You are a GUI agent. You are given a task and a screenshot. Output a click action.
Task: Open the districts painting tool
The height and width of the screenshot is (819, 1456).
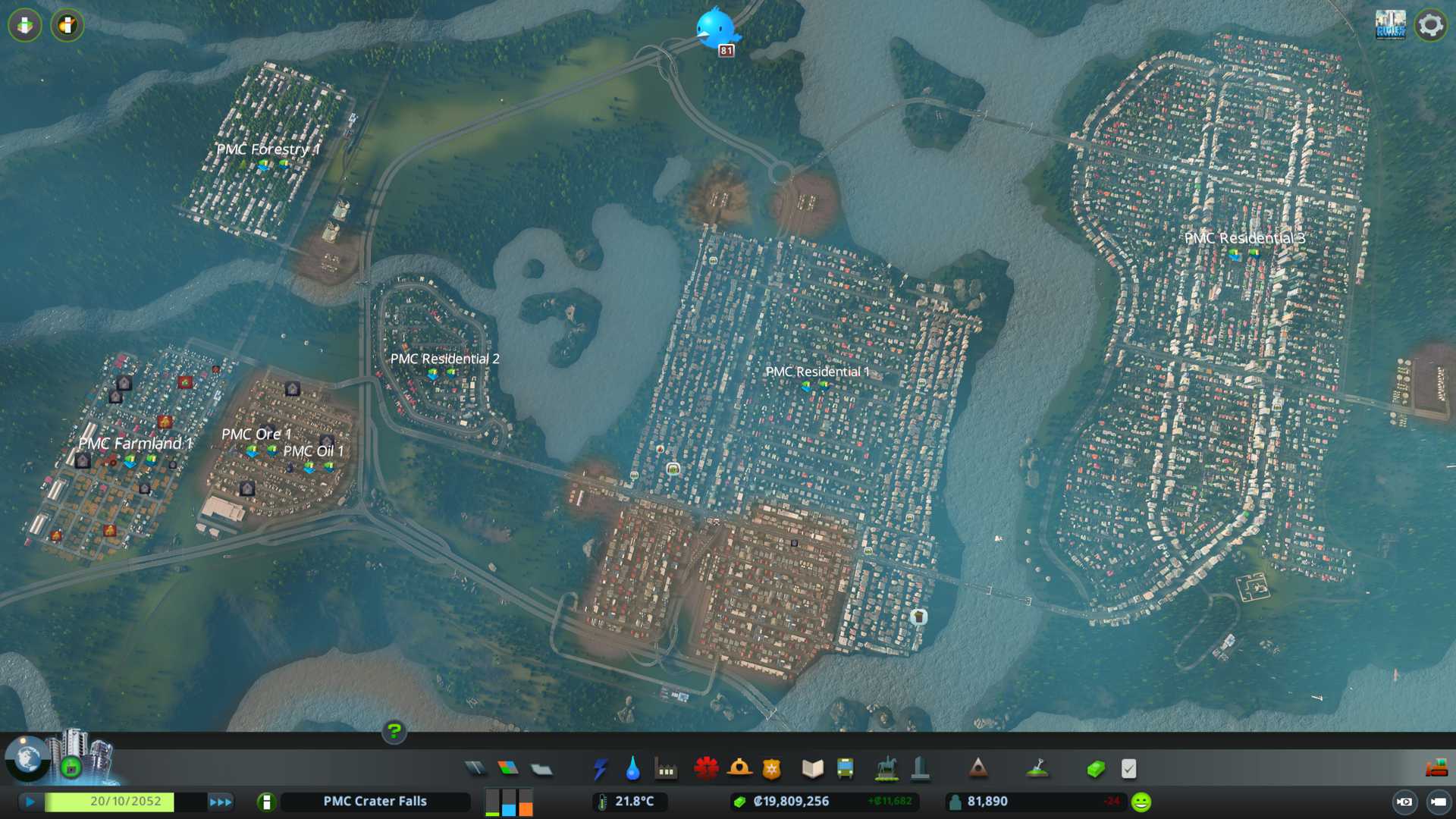(541, 769)
